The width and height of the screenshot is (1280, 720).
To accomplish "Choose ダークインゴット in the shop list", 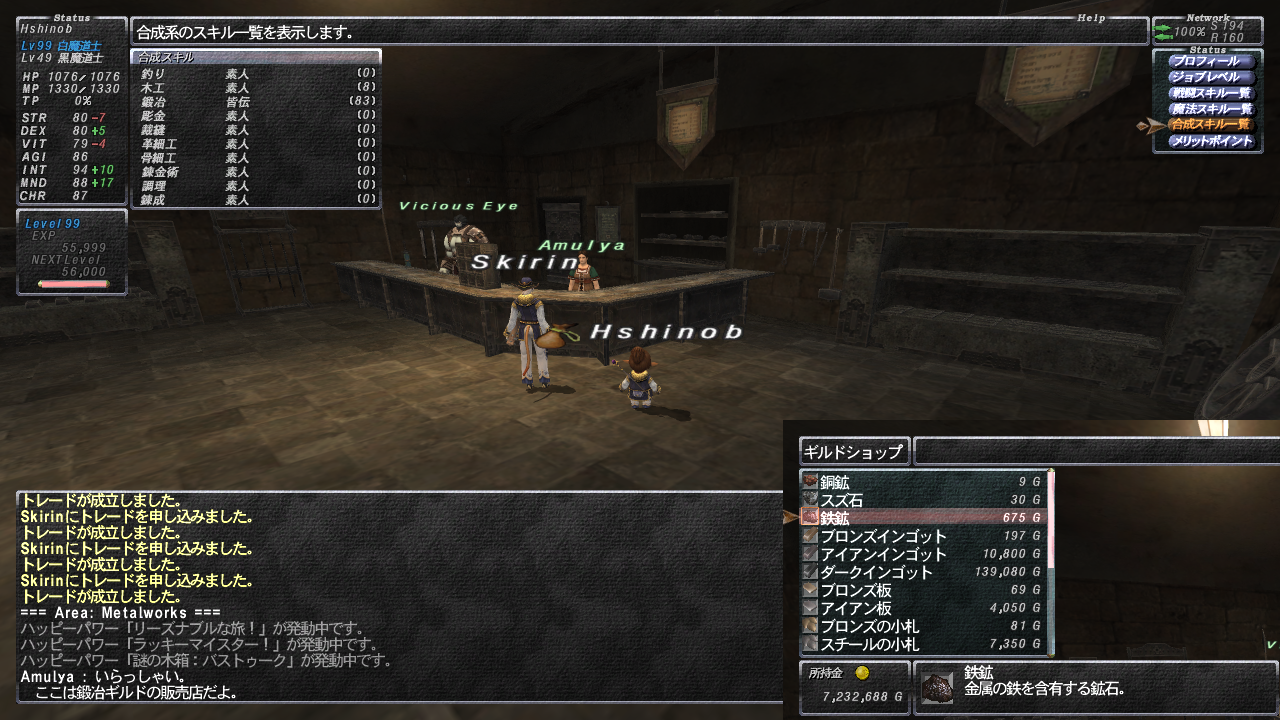I will [x=924, y=572].
